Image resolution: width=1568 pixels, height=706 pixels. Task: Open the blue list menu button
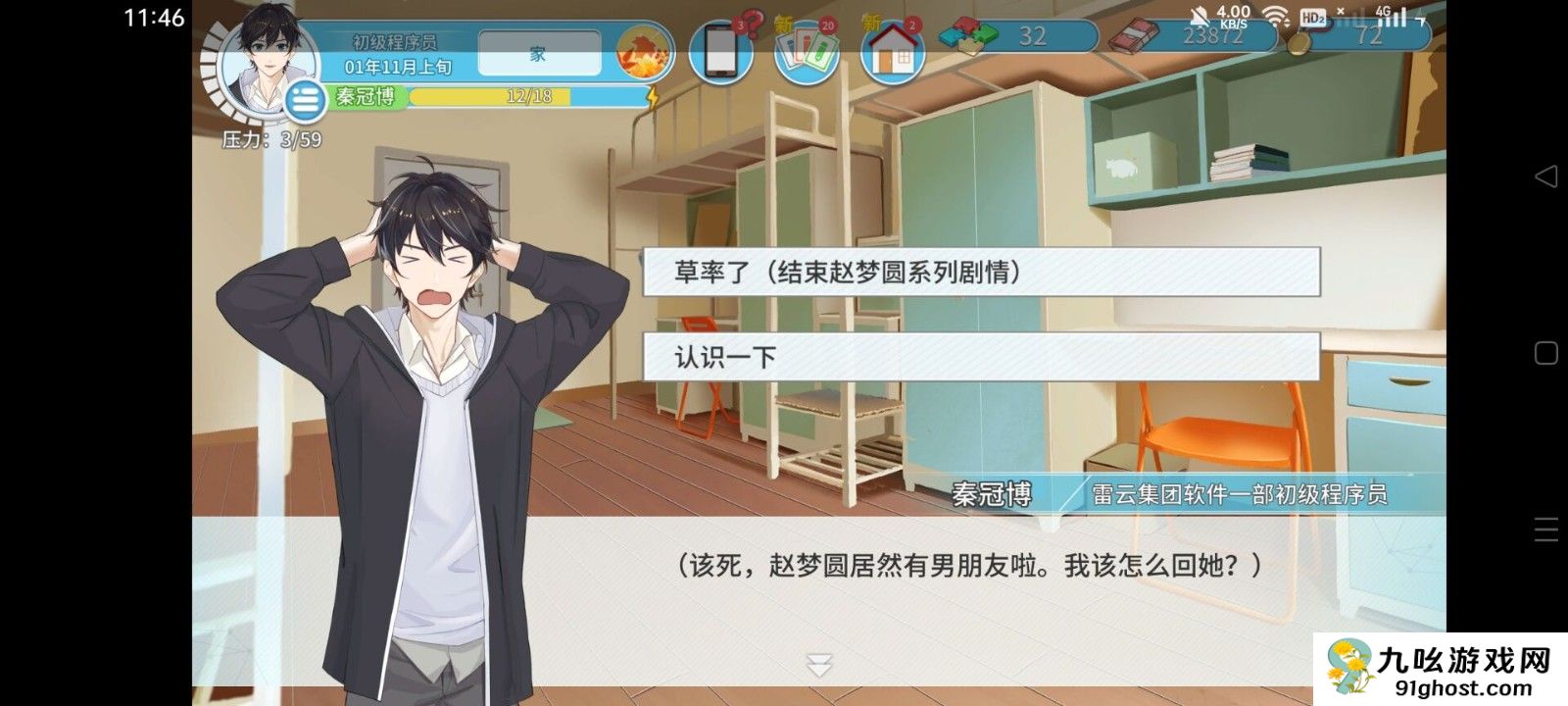[306, 100]
